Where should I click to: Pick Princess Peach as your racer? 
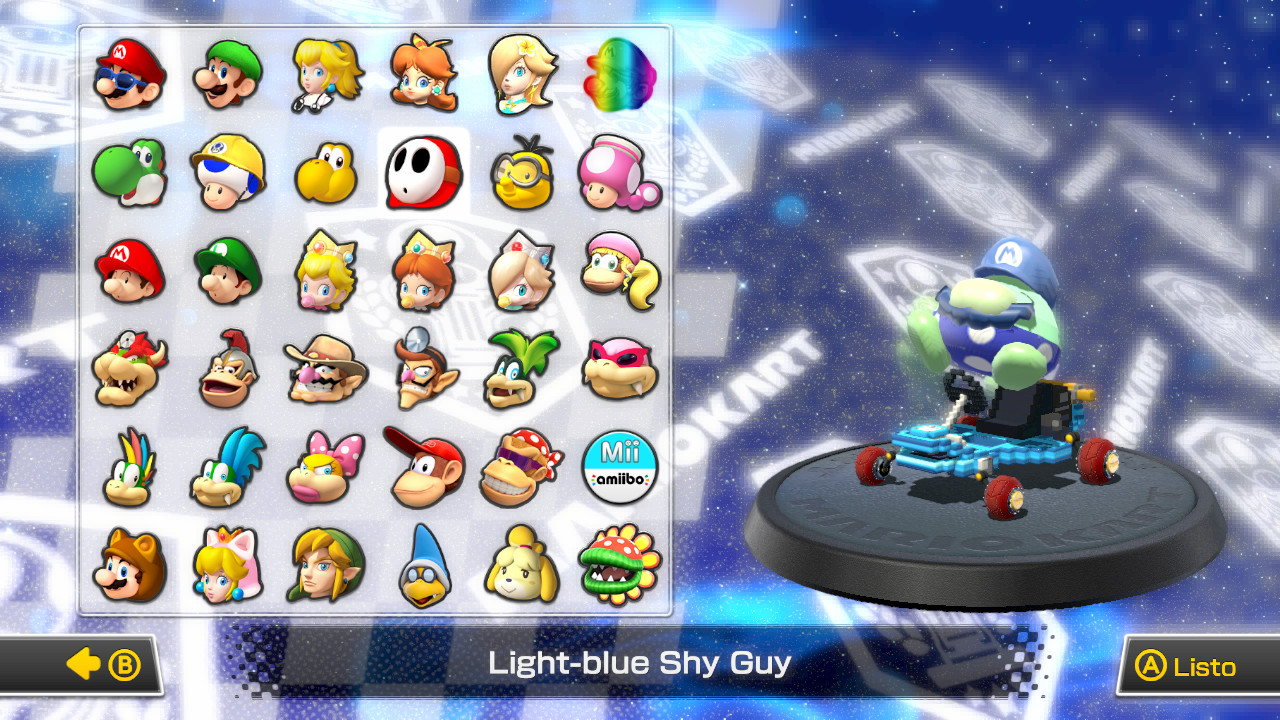pyautogui.click(x=325, y=75)
